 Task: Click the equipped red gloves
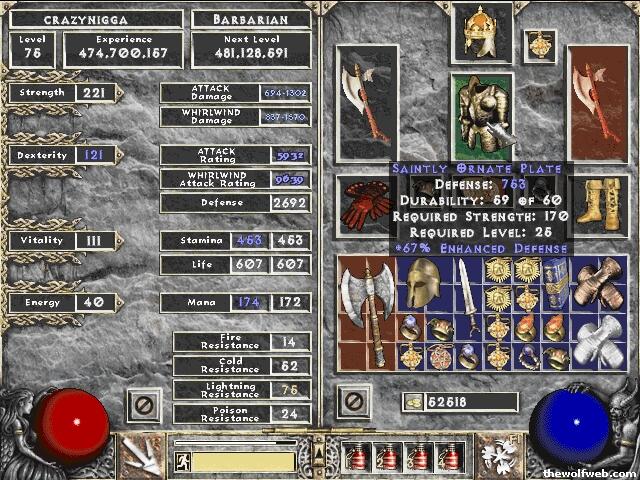click(367, 204)
